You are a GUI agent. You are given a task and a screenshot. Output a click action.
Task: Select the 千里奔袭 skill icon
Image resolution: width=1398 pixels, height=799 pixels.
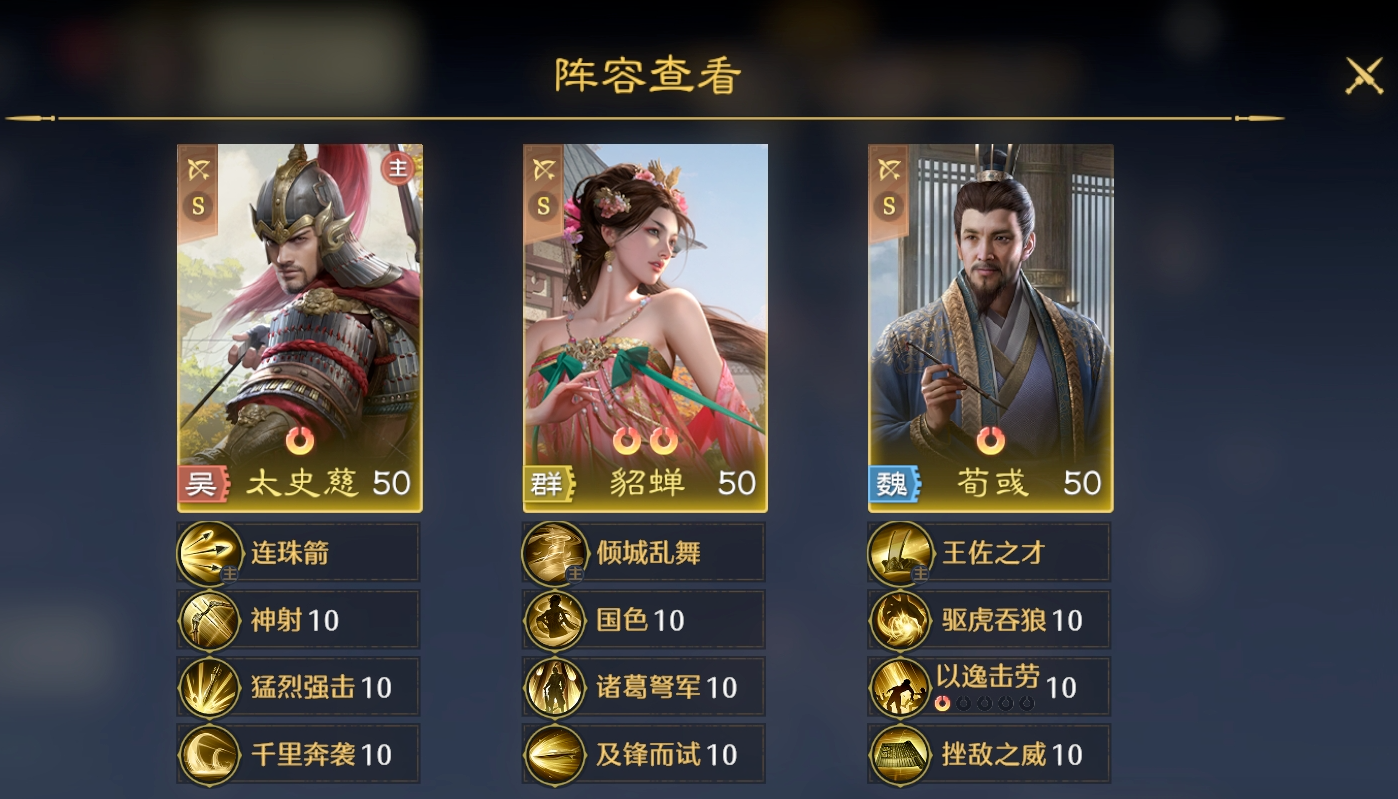click(210, 753)
